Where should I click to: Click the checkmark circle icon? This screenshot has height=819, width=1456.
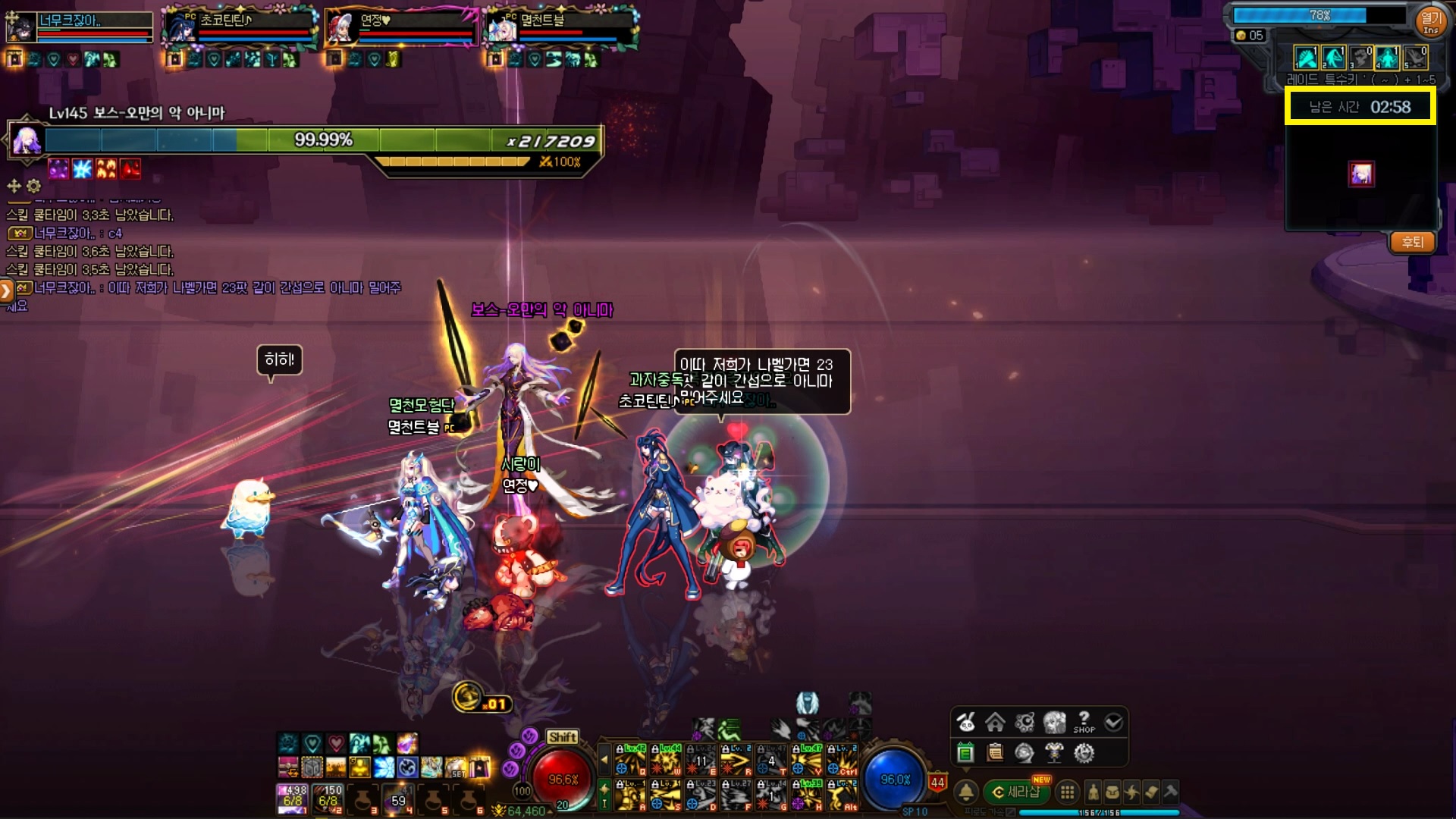(x=1113, y=722)
